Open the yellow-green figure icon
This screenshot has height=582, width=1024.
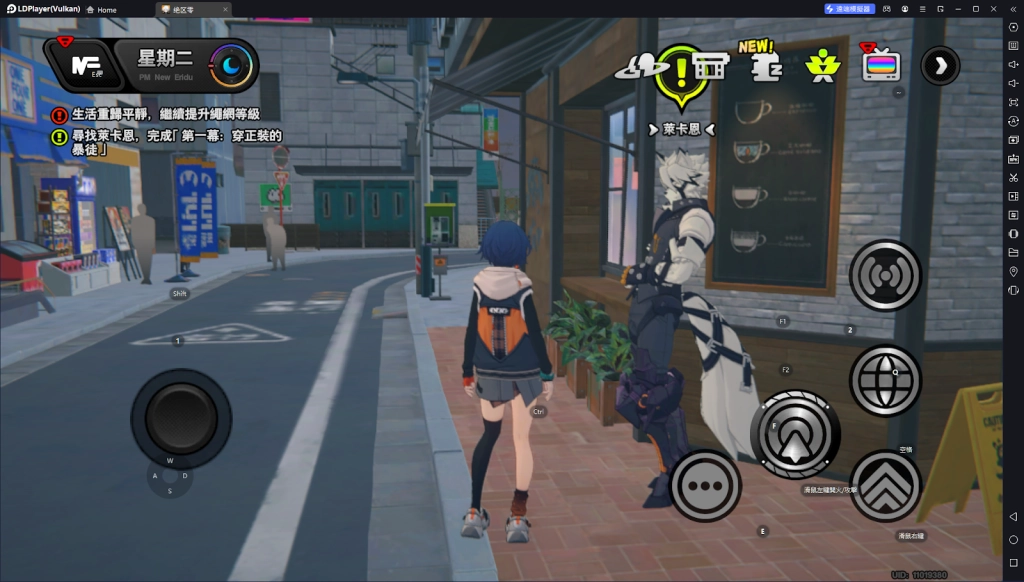point(822,67)
